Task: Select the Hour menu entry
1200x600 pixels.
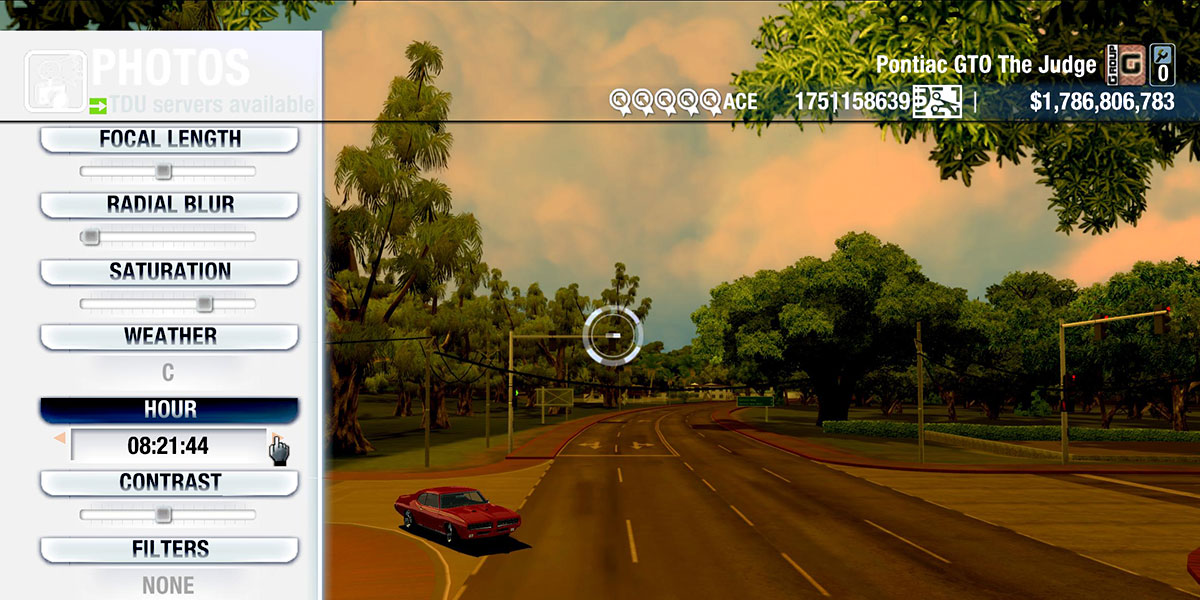Action: point(169,410)
